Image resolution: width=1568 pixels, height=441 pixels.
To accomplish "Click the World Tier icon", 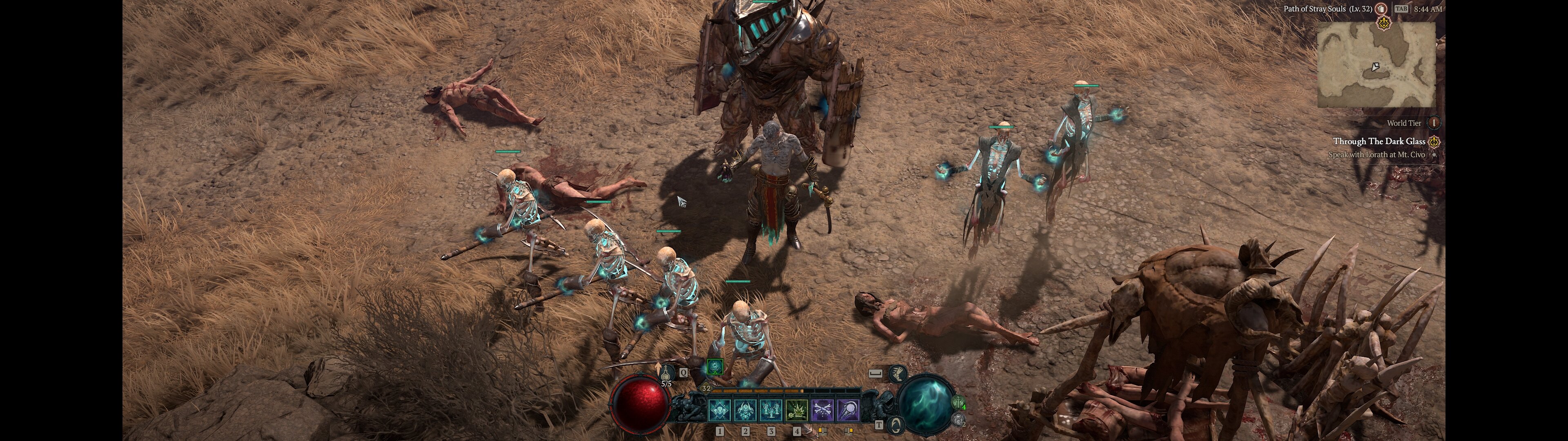I will coord(1434,123).
